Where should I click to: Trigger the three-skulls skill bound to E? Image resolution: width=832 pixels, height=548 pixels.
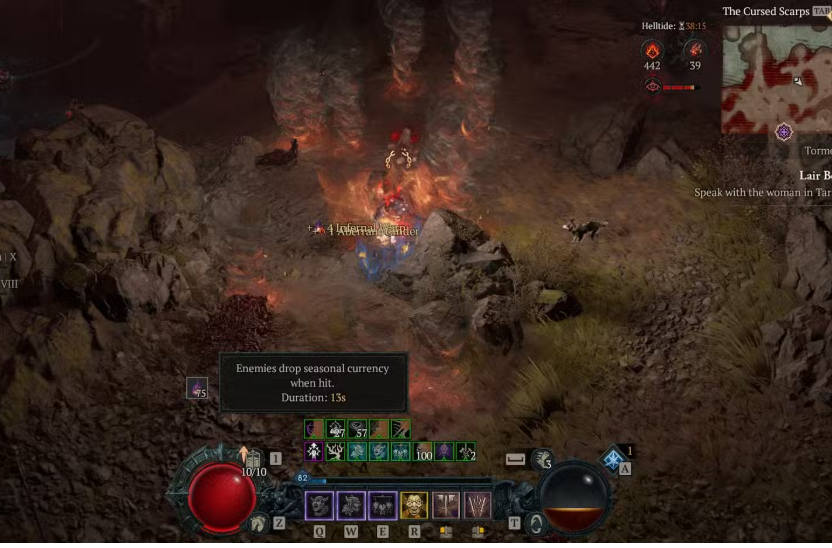click(x=383, y=505)
